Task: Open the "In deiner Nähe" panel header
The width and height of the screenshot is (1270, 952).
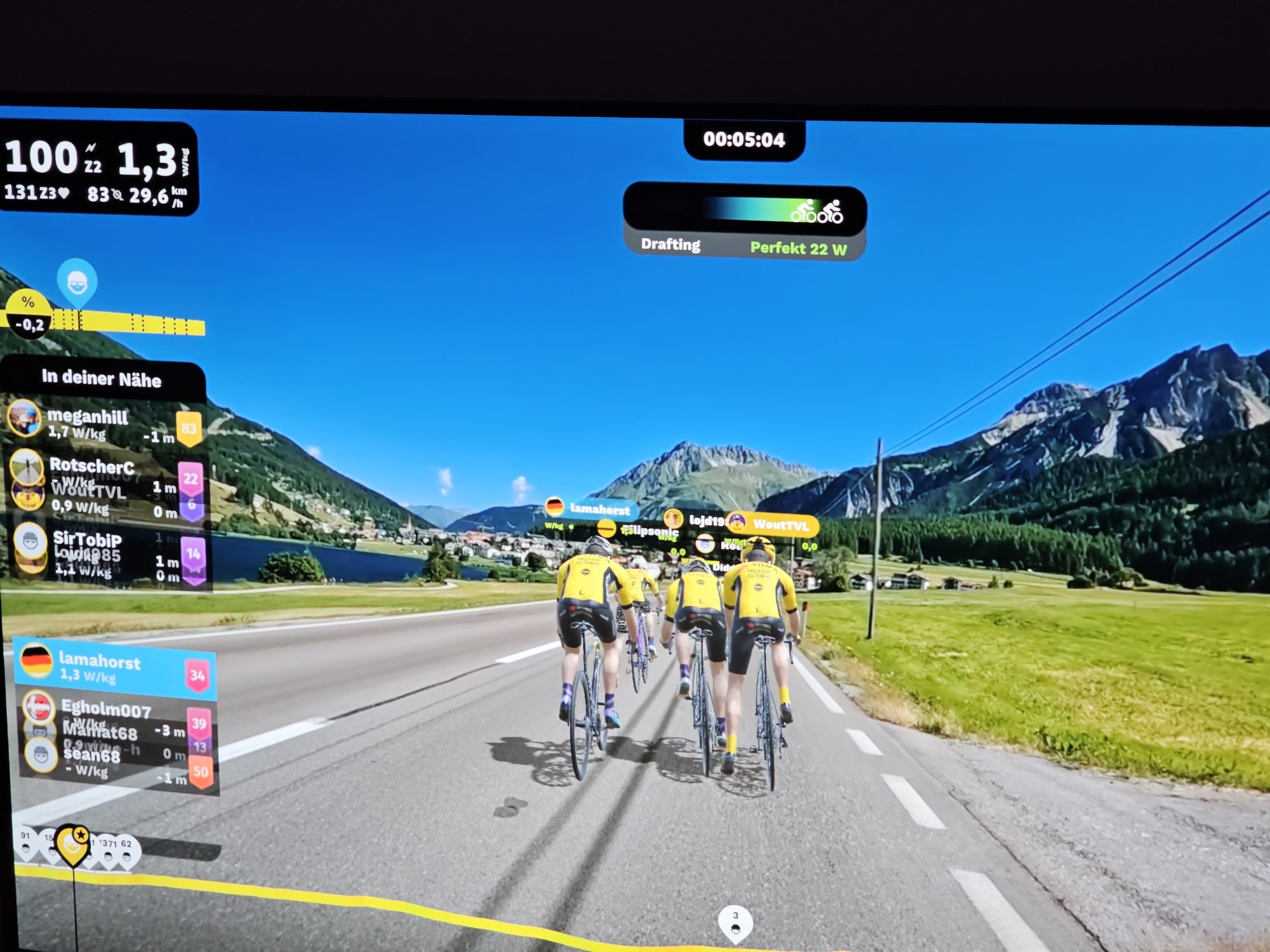Action: 102,379
